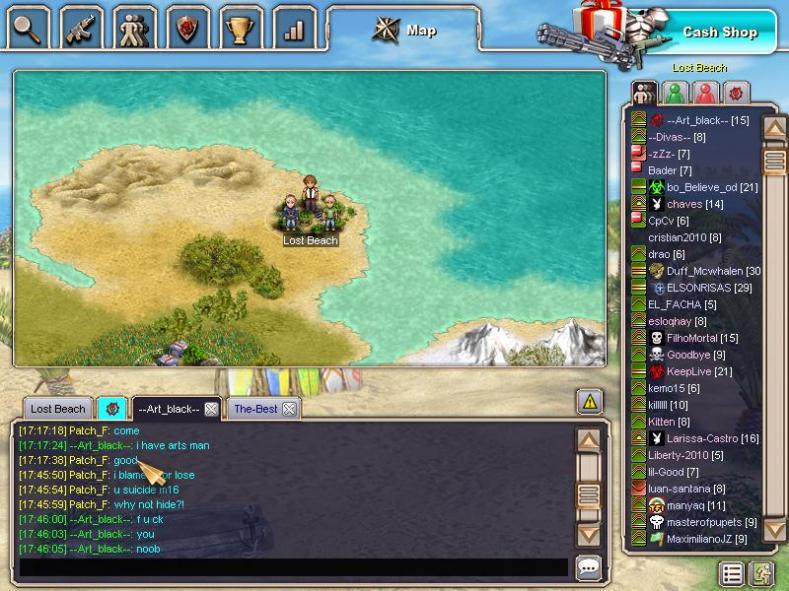This screenshot has height=591, width=789.
Task: Show the green player list tab
Action: click(x=677, y=93)
